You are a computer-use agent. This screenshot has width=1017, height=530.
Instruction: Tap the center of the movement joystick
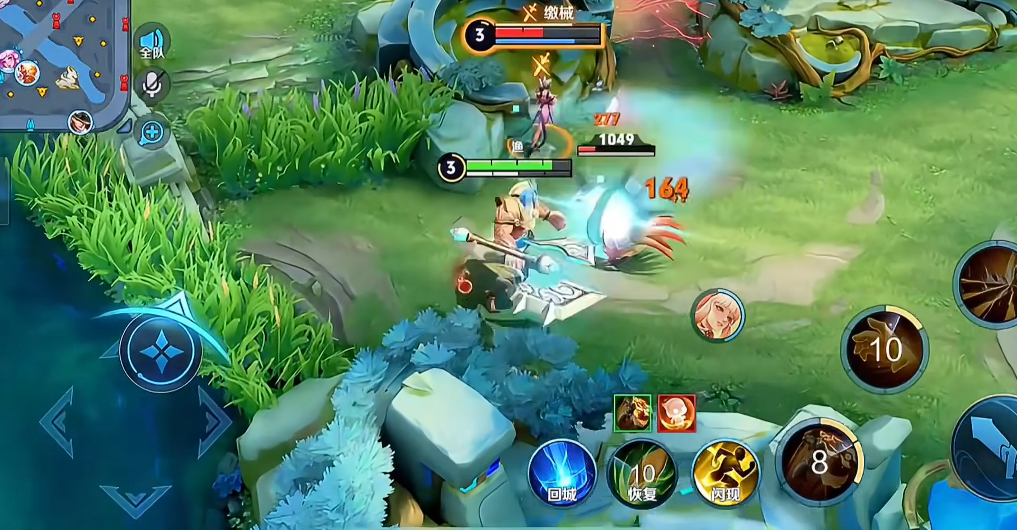click(x=160, y=352)
